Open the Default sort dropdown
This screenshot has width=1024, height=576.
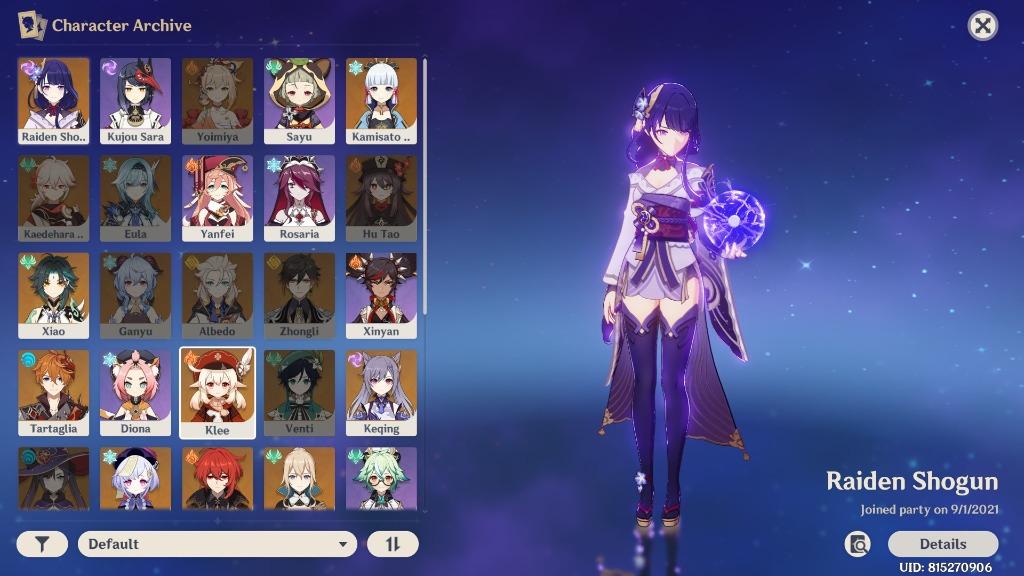(217, 544)
